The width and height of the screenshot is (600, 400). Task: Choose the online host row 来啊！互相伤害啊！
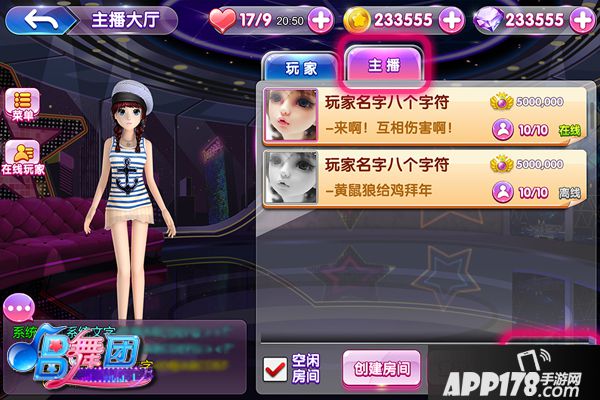click(420, 115)
